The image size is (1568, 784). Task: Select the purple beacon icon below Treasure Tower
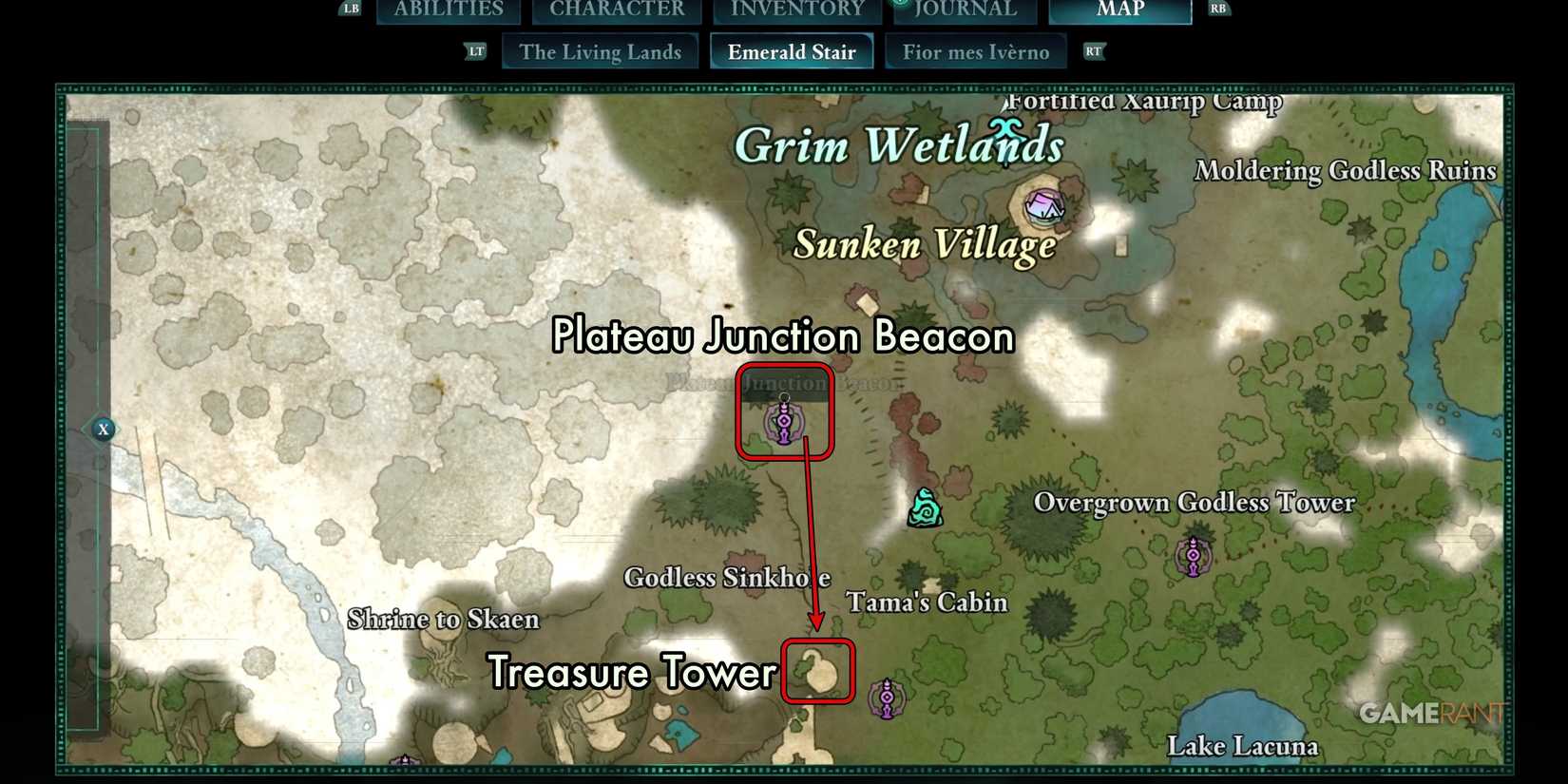pyautogui.click(x=886, y=697)
